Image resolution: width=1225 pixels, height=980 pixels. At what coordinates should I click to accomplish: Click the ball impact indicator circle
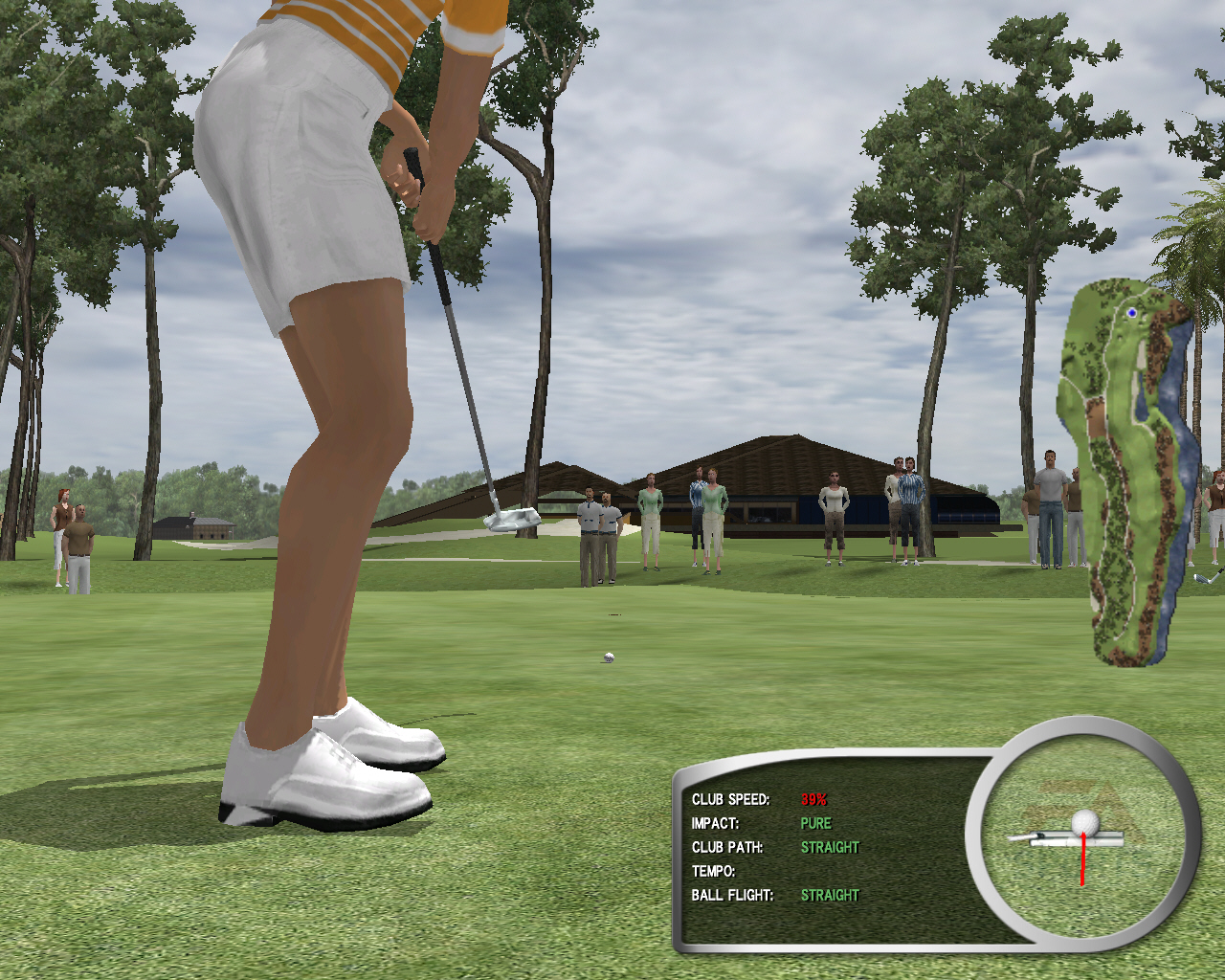1083,835
